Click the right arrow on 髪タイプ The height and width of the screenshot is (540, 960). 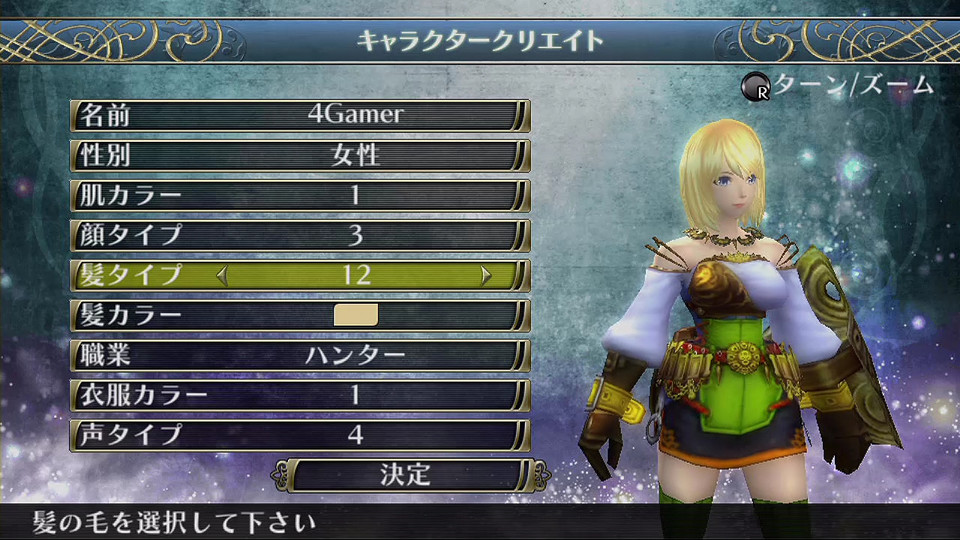487,275
